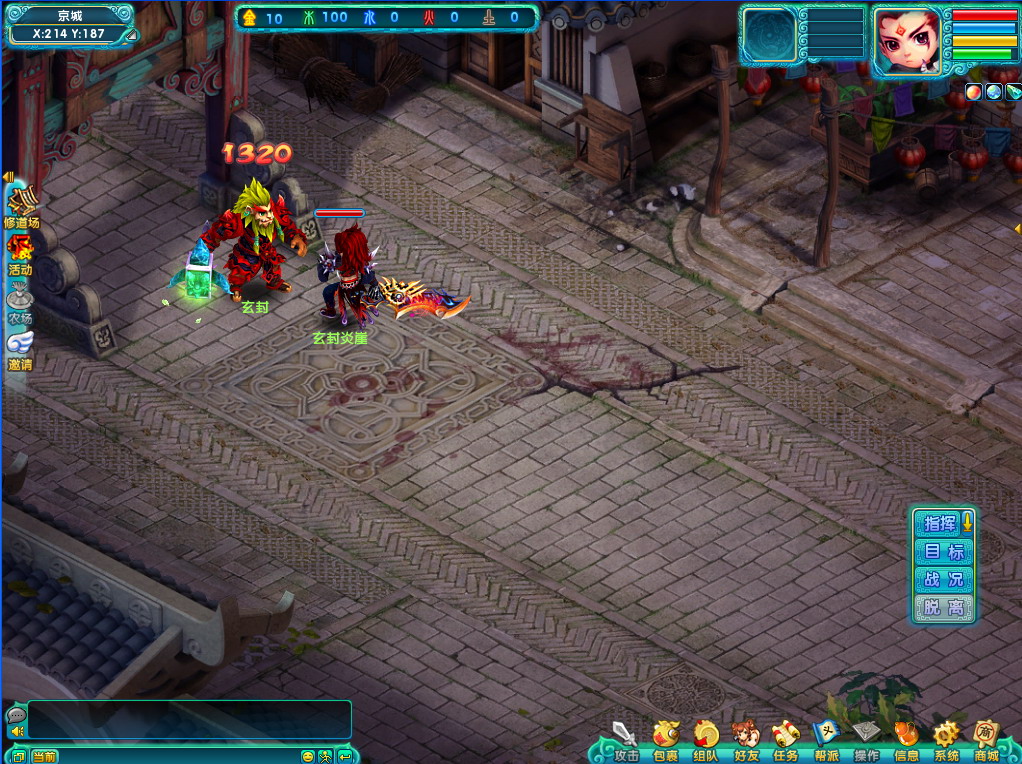Open the 包裹 bag inventory
This screenshot has height=764, width=1022.
click(666, 738)
